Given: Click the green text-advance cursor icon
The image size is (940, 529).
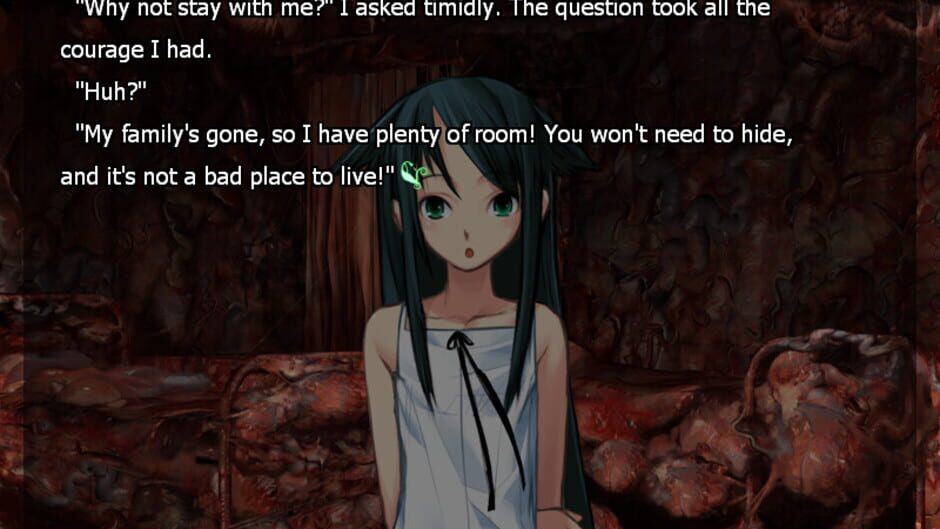Looking at the screenshot, I should 414,176.
